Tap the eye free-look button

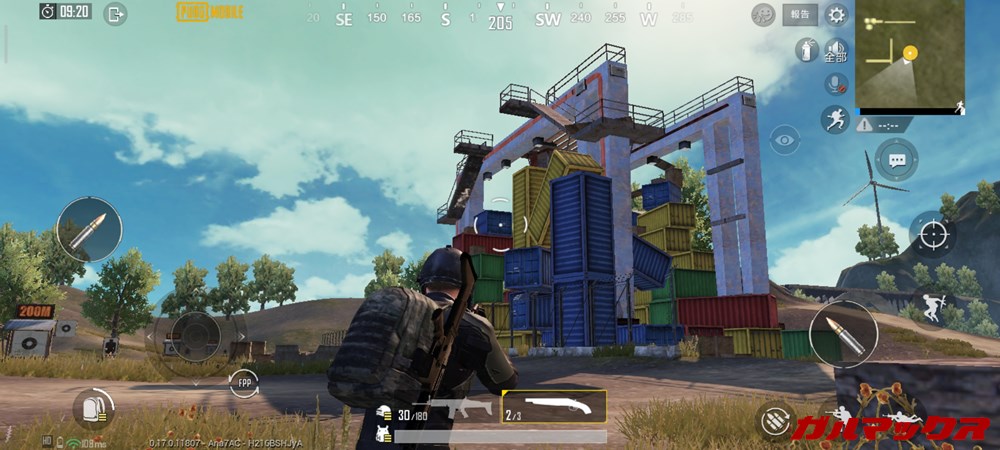pos(785,140)
